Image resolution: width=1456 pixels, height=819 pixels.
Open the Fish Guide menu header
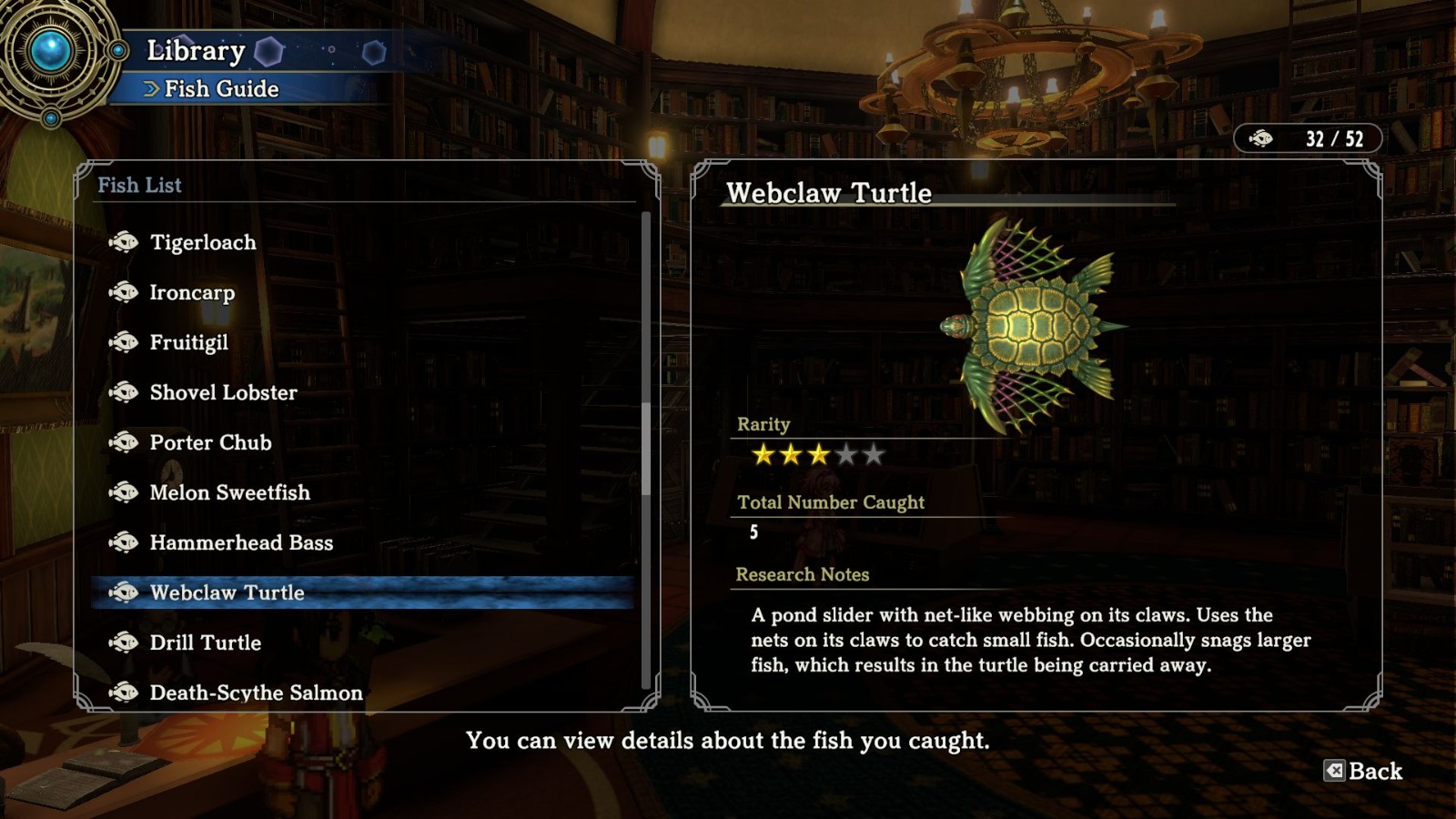tap(218, 88)
